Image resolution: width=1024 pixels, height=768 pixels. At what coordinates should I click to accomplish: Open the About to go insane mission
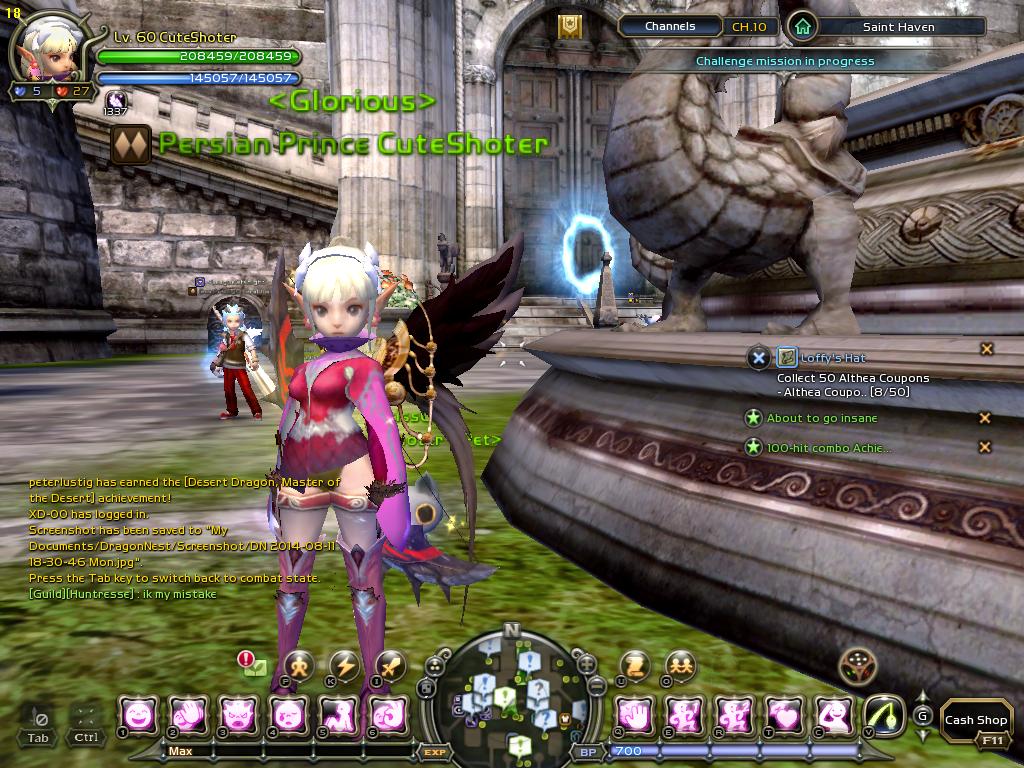[x=821, y=418]
